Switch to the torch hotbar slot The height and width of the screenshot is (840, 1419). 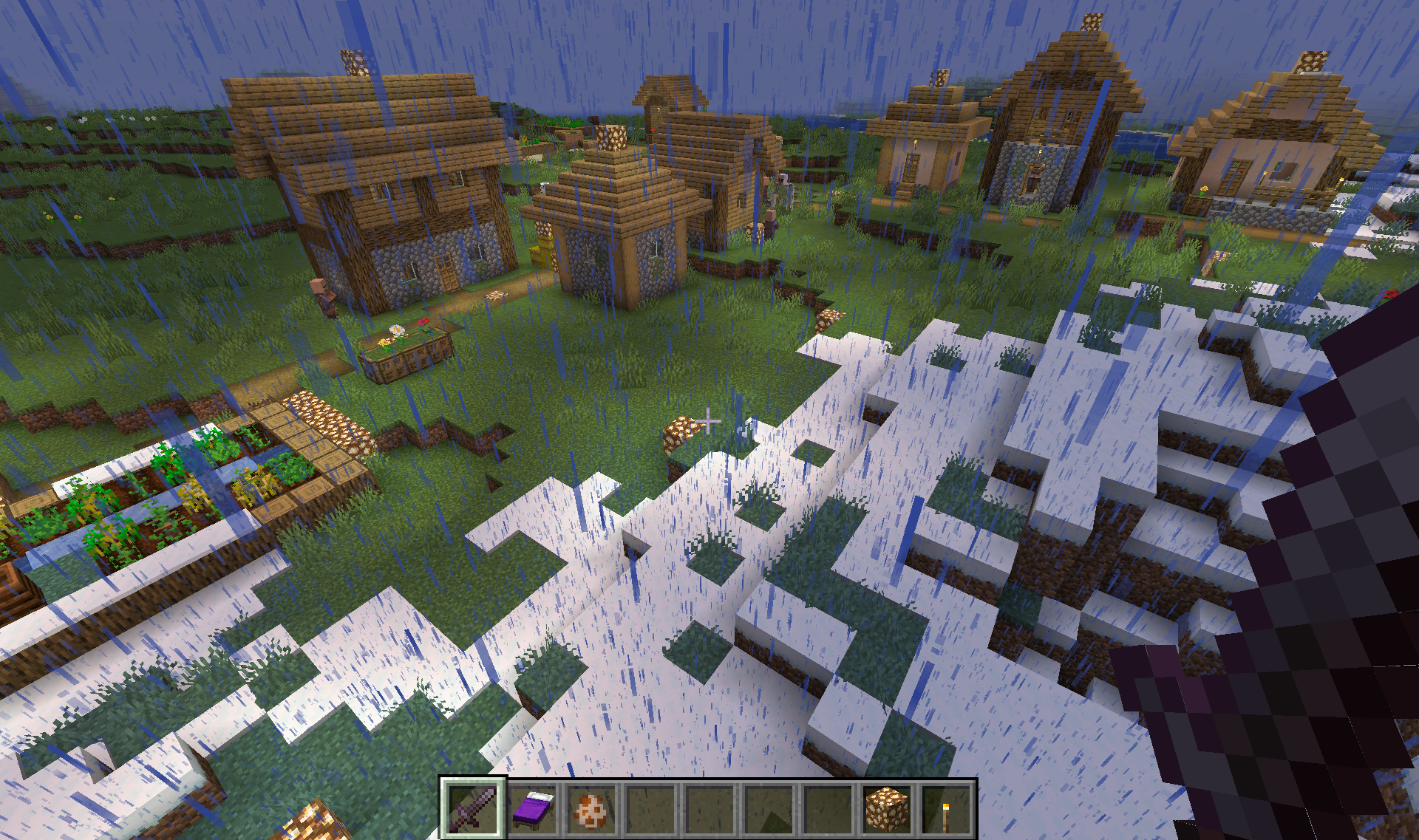[945, 810]
